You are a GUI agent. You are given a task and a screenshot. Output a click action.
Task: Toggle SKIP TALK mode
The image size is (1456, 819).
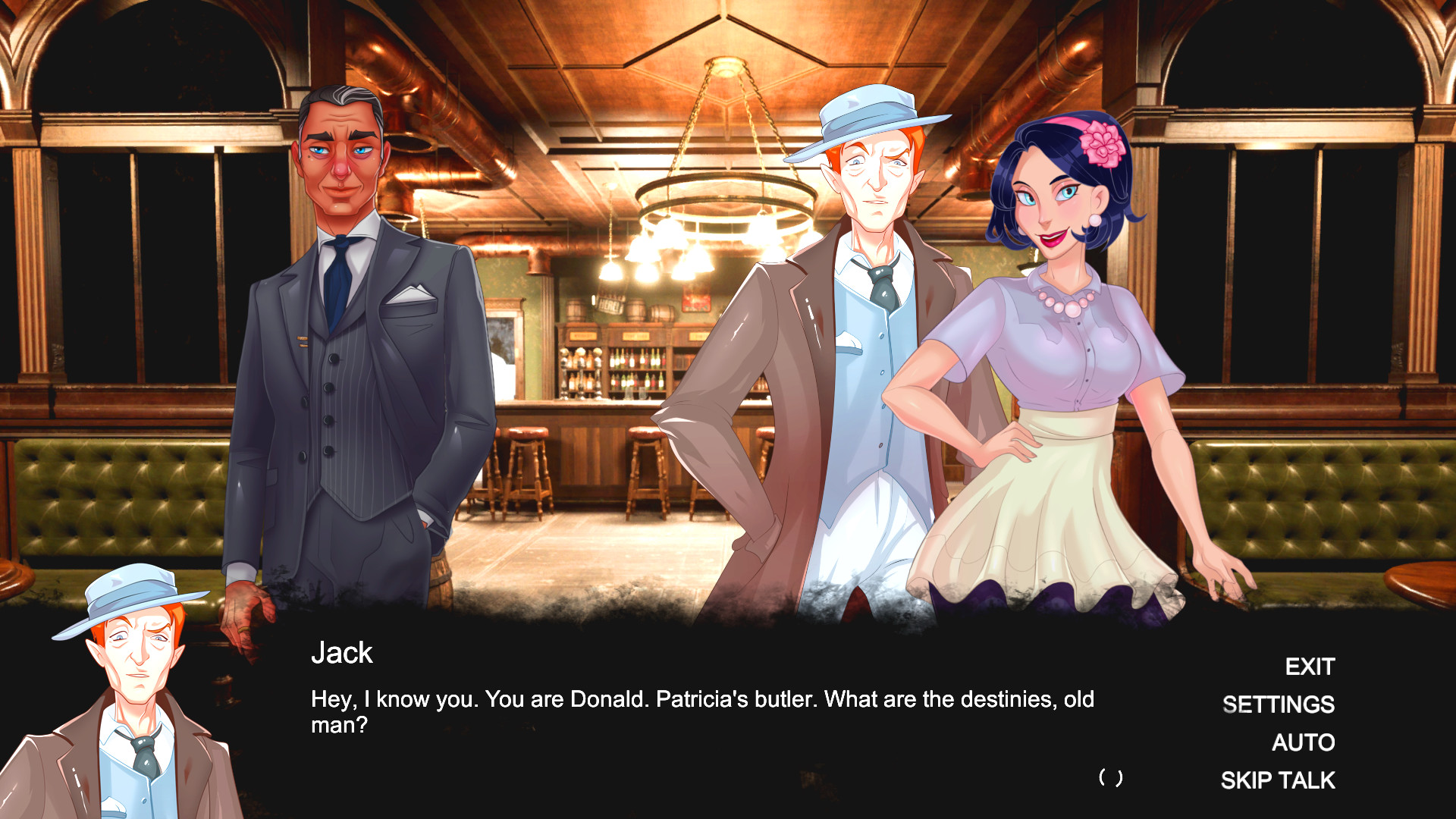(1278, 780)
